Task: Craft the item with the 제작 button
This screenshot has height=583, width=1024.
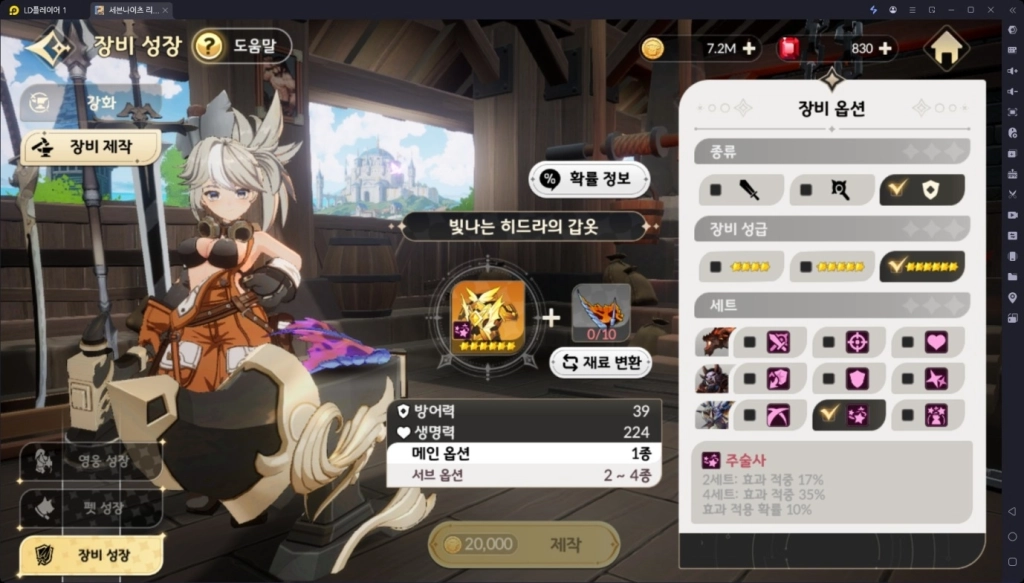Action: pyautogui.click(x=524, y=544)
